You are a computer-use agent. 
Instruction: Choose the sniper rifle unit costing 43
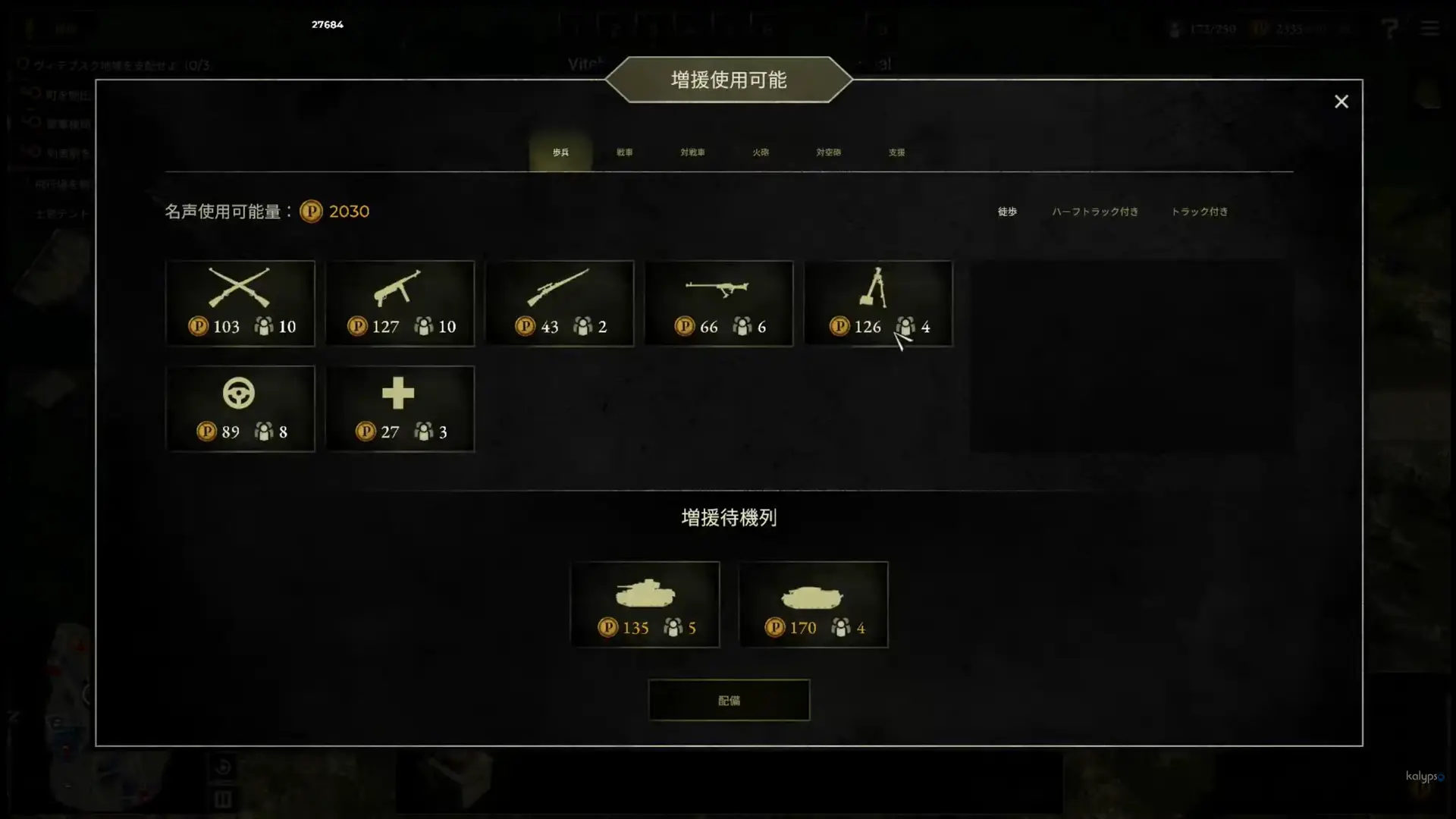tap(560, 303)
